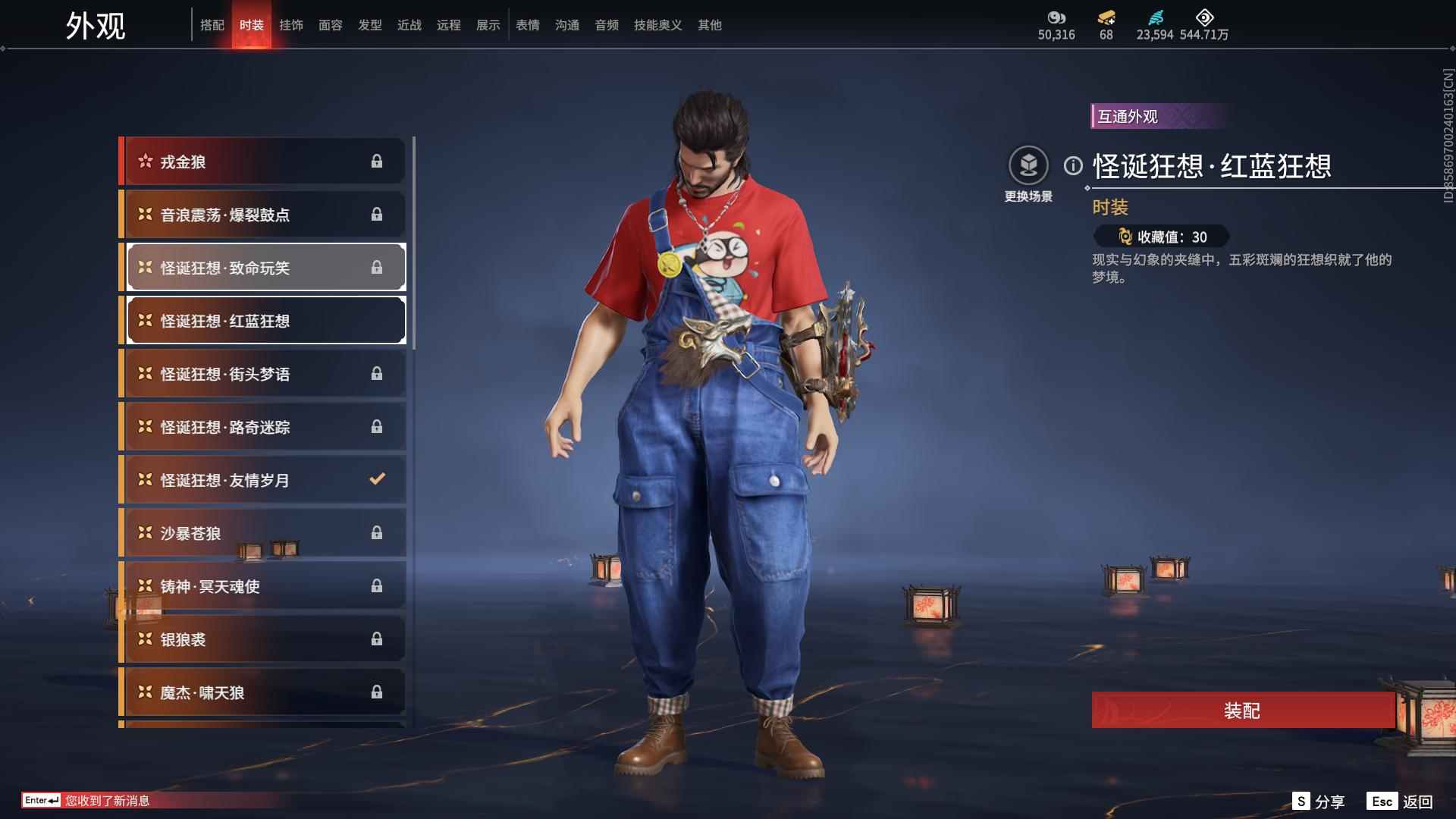Click the info icon beside 怪诞狂想·红蓝狂想
The image size is (1456, 819).
pos(1072,164)
